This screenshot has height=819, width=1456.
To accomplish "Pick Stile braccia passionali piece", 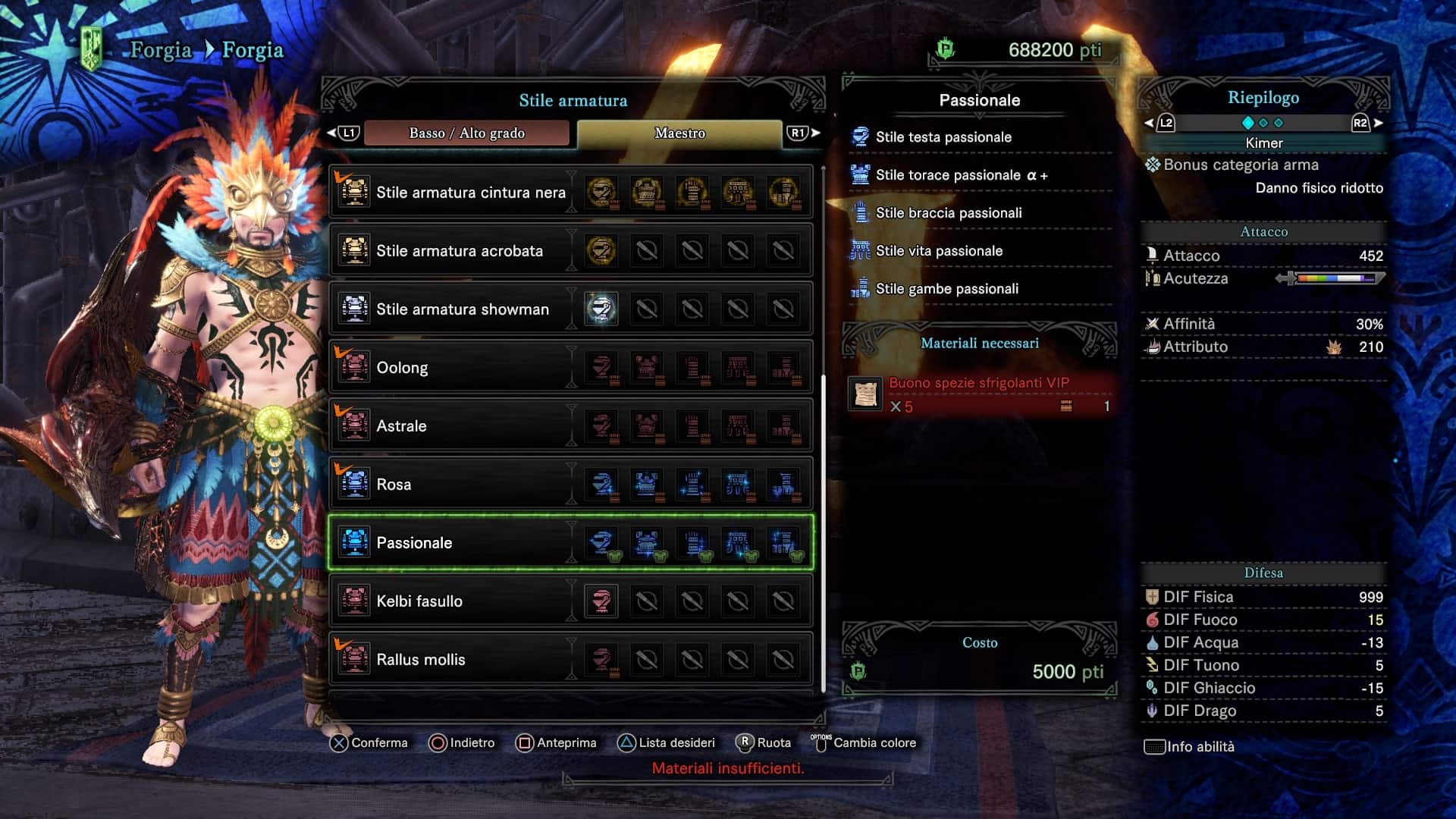I will click(948, 213).
